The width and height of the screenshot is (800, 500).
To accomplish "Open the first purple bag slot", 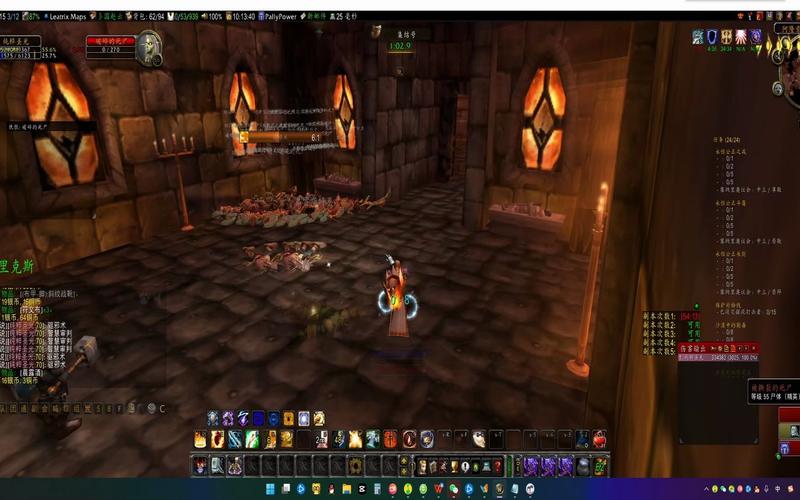I will click(x=531, y=465).
